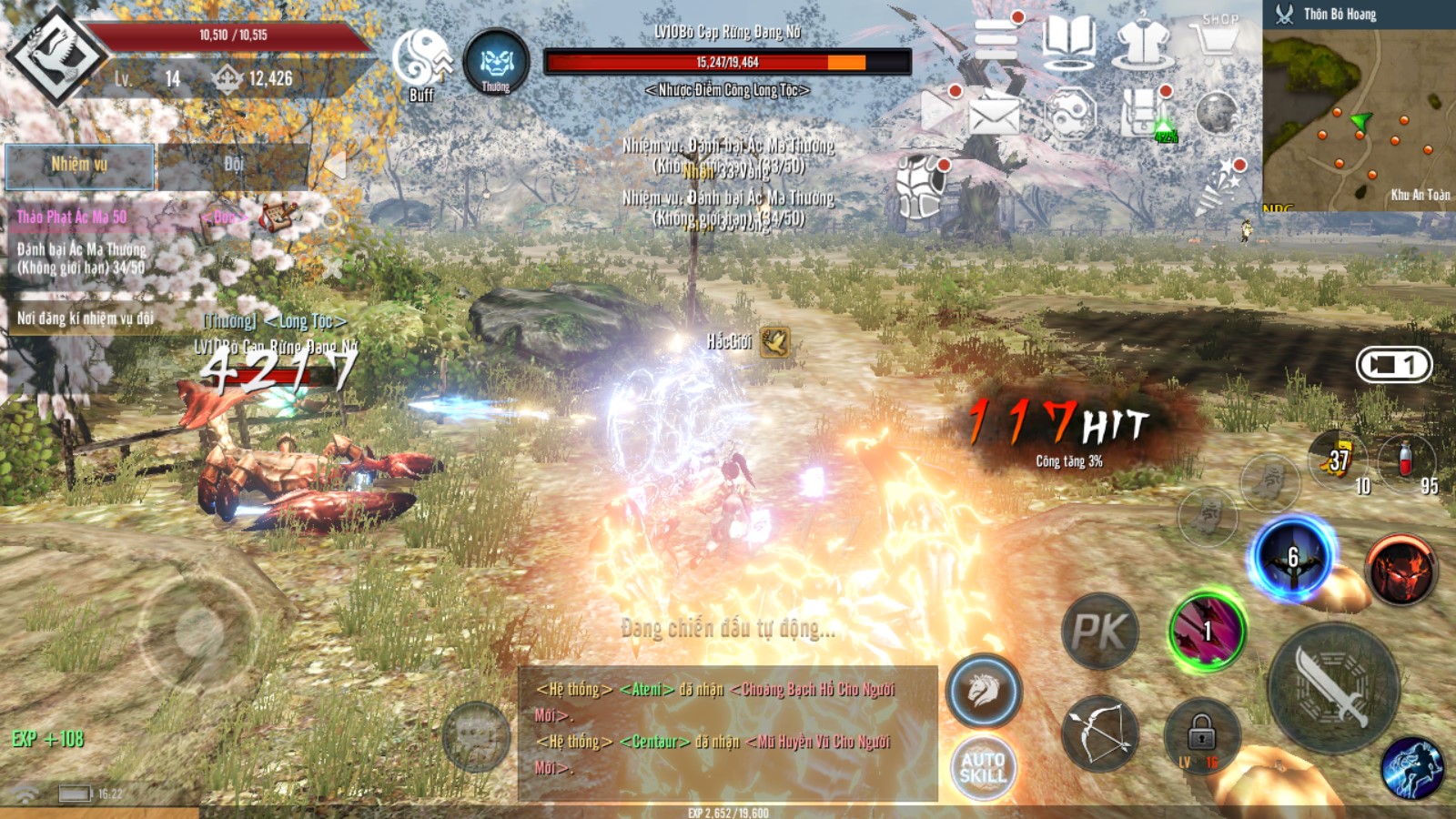Open the costume shirt menu

(x=1143, y=41)
